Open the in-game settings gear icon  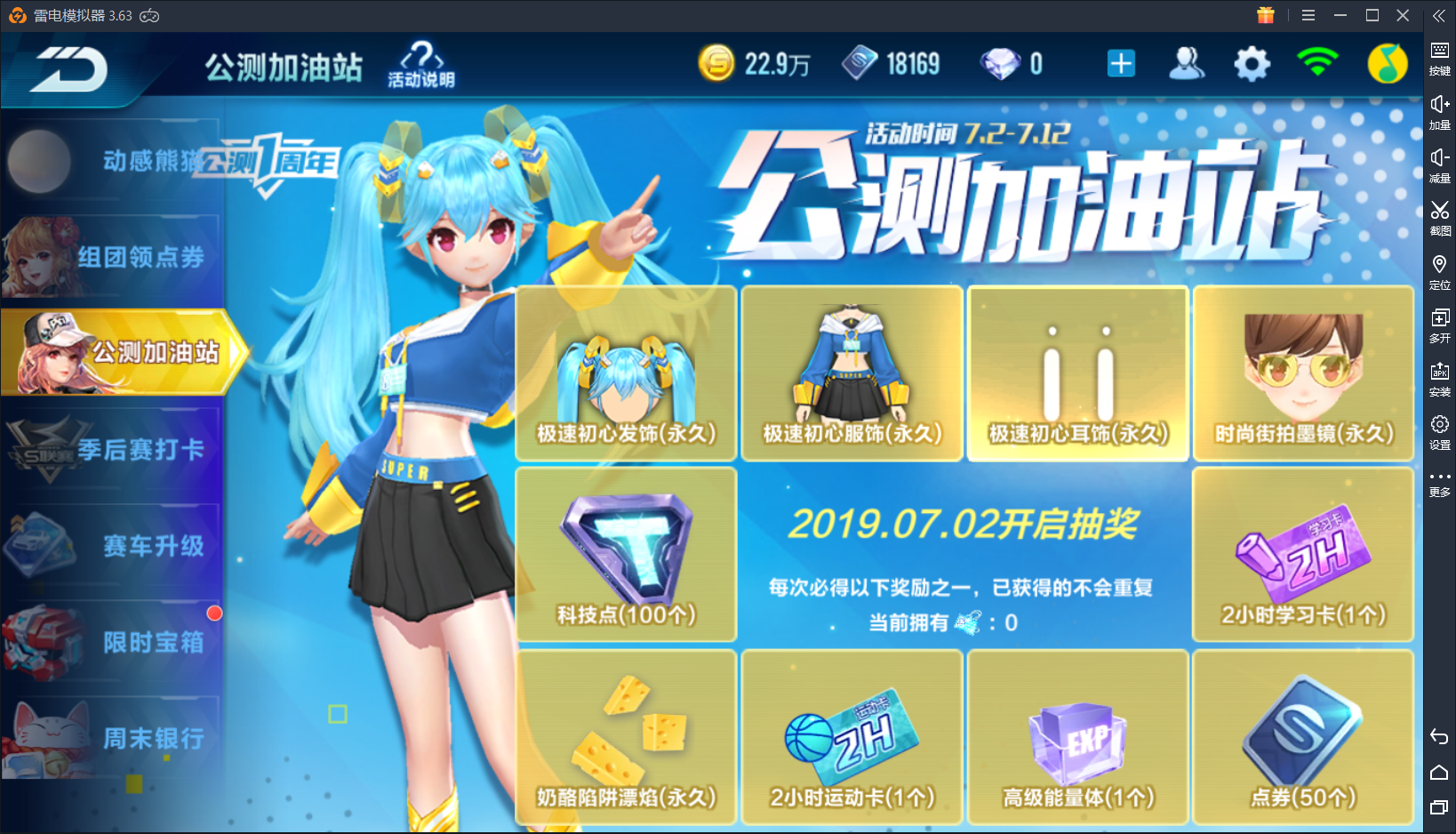tap(1252, 63)
